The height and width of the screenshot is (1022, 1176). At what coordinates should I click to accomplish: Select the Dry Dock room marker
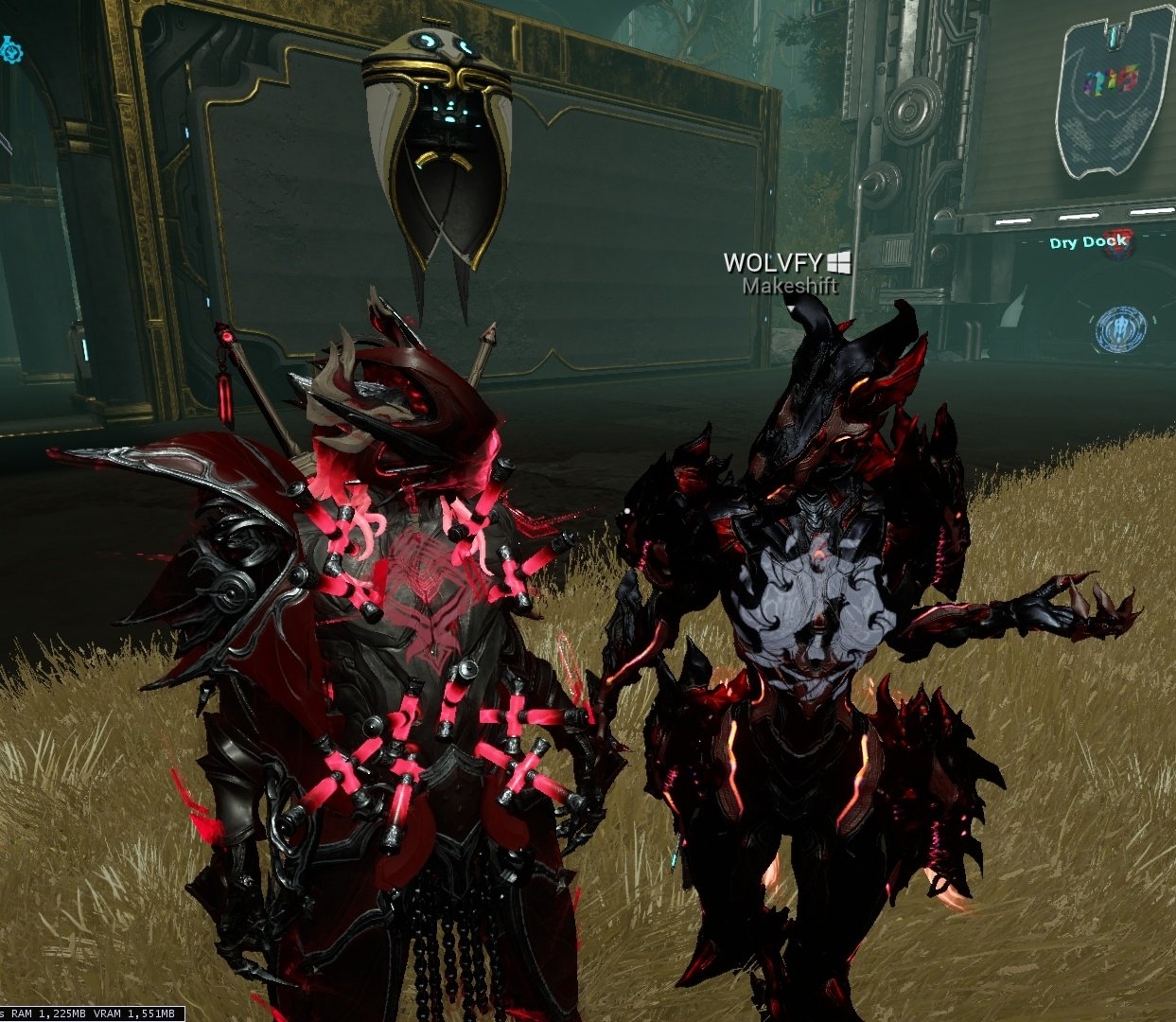click(1089, 242)
